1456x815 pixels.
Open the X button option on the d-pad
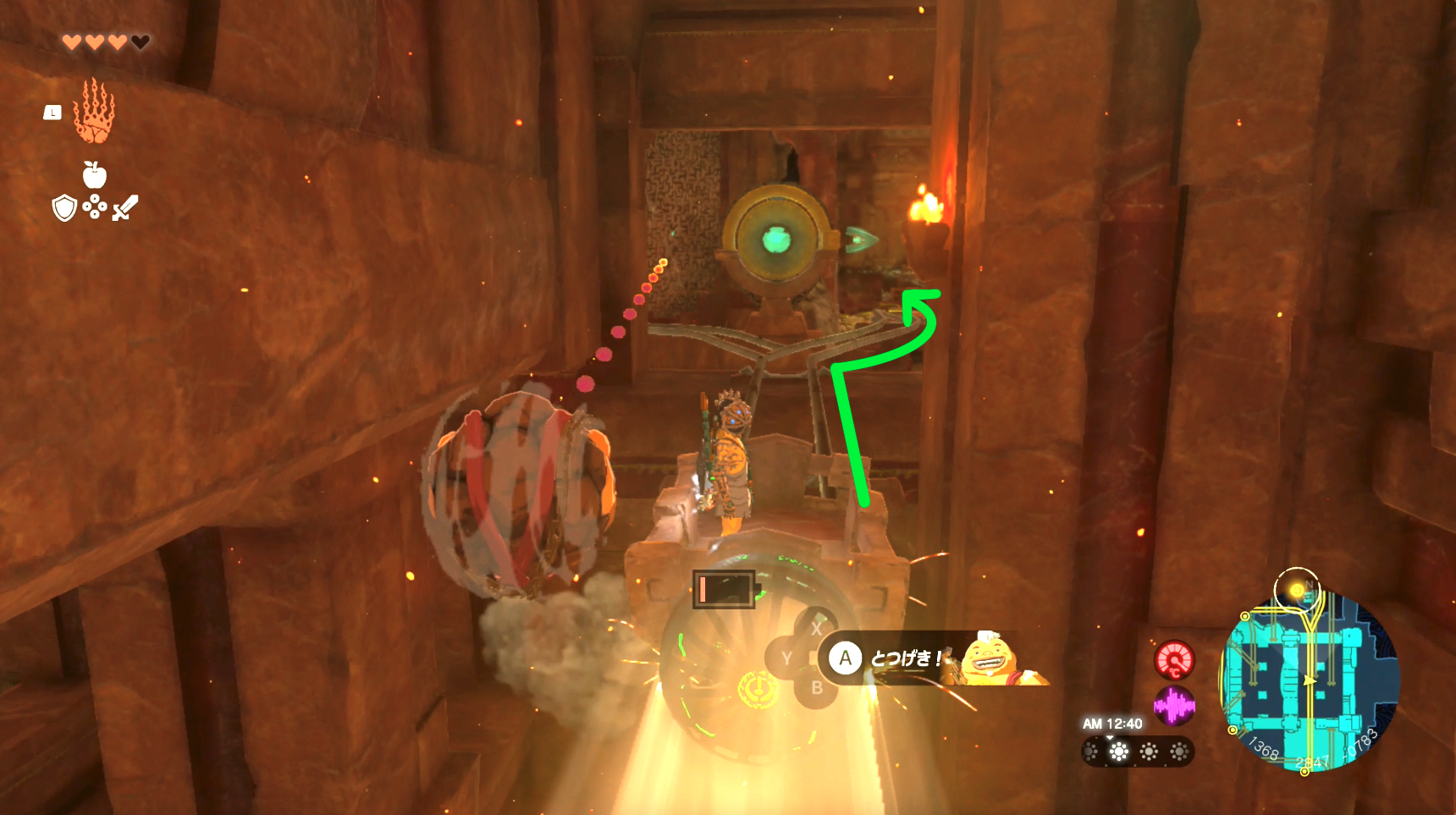(815, 629)
